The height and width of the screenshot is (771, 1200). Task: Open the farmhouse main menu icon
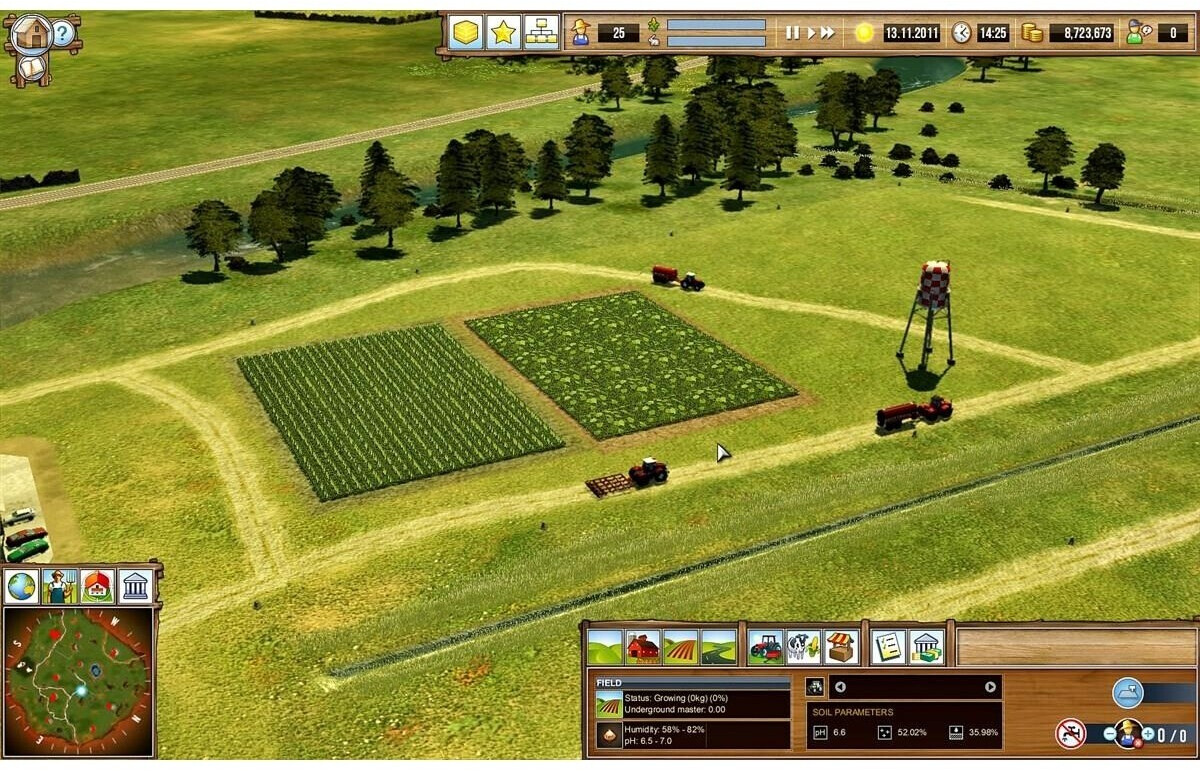(x=32, y=34)
